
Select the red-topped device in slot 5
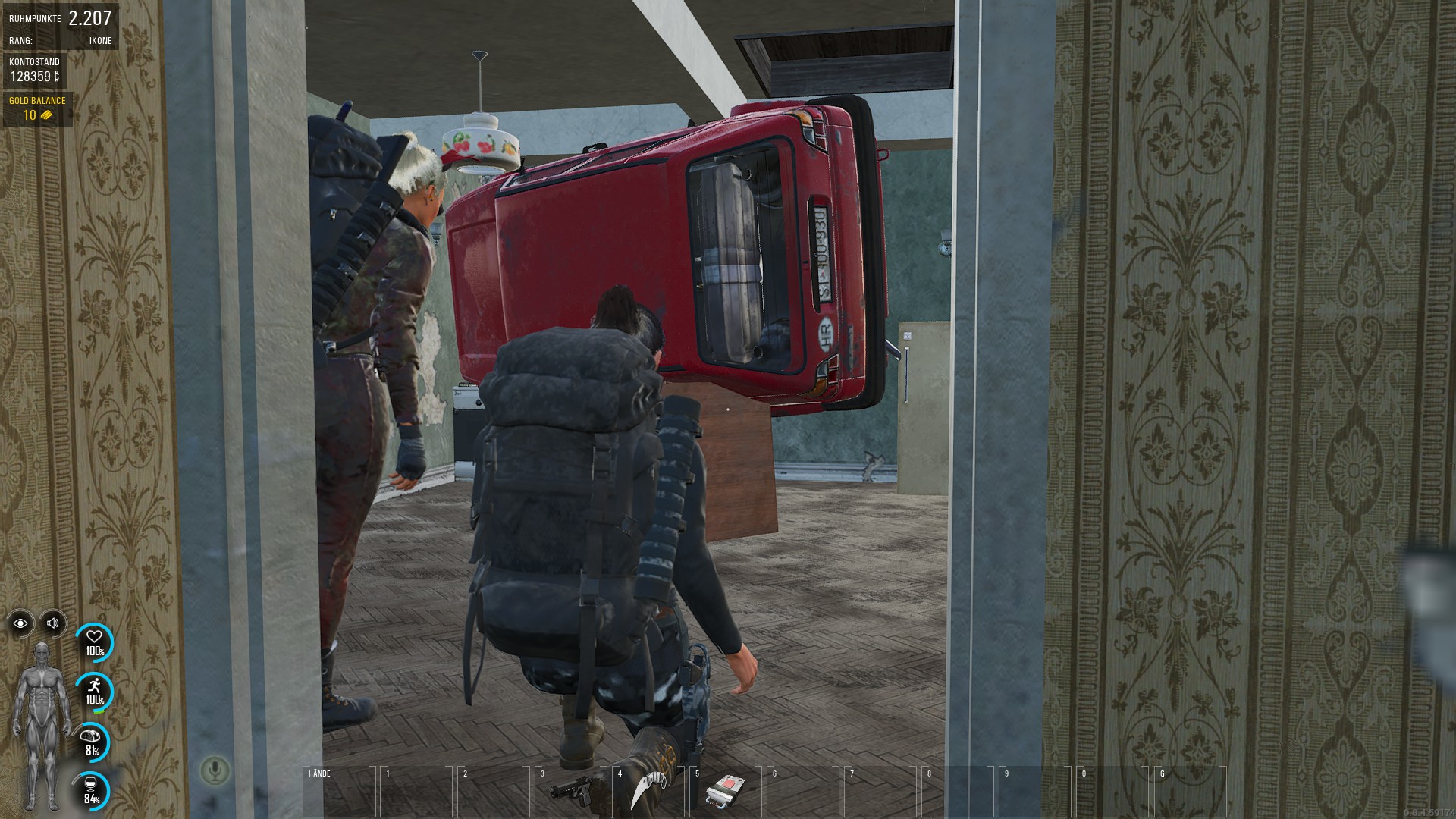(x=724, y=791)
